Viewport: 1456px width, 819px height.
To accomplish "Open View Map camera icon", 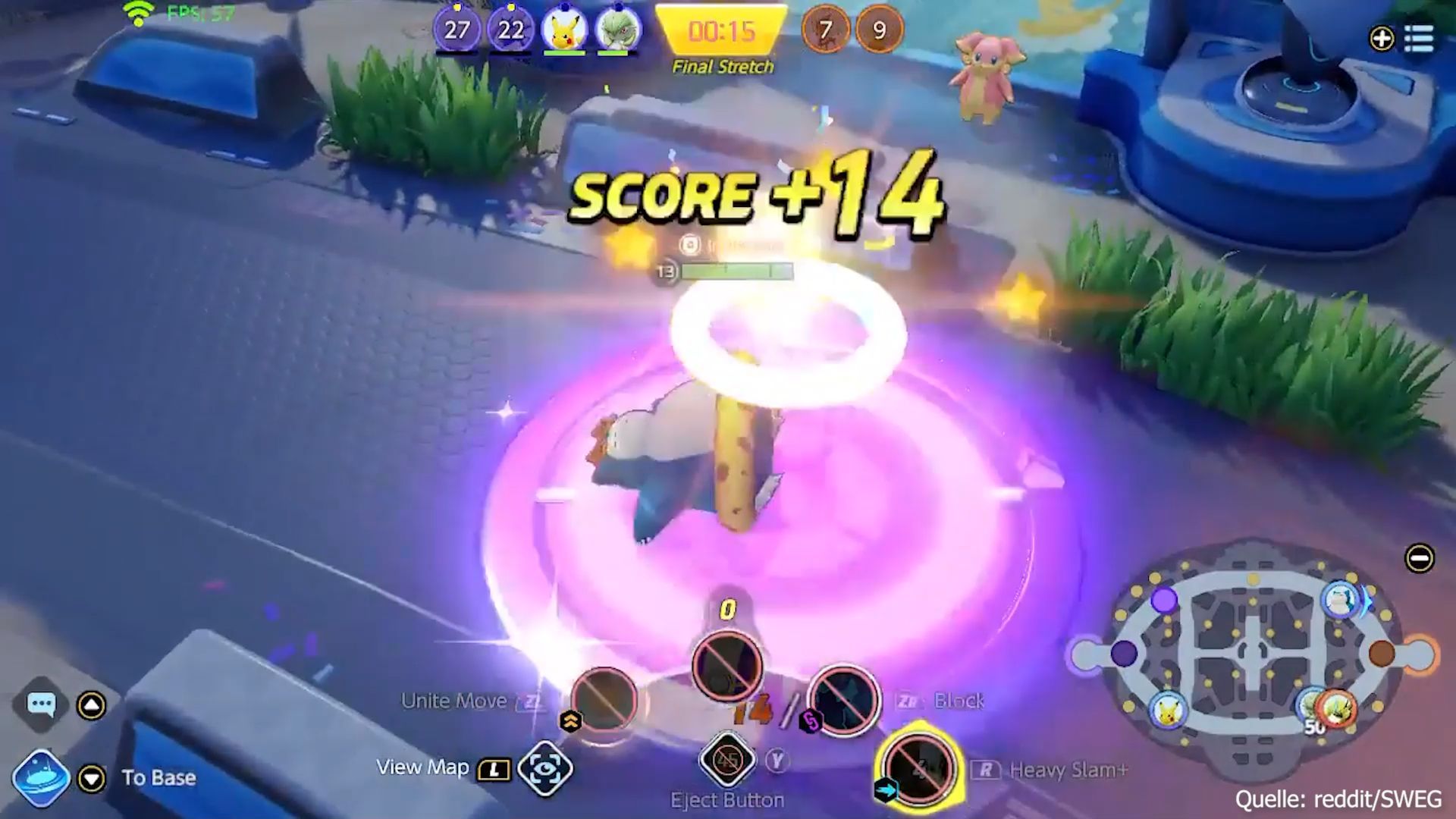I will [544, 769].
